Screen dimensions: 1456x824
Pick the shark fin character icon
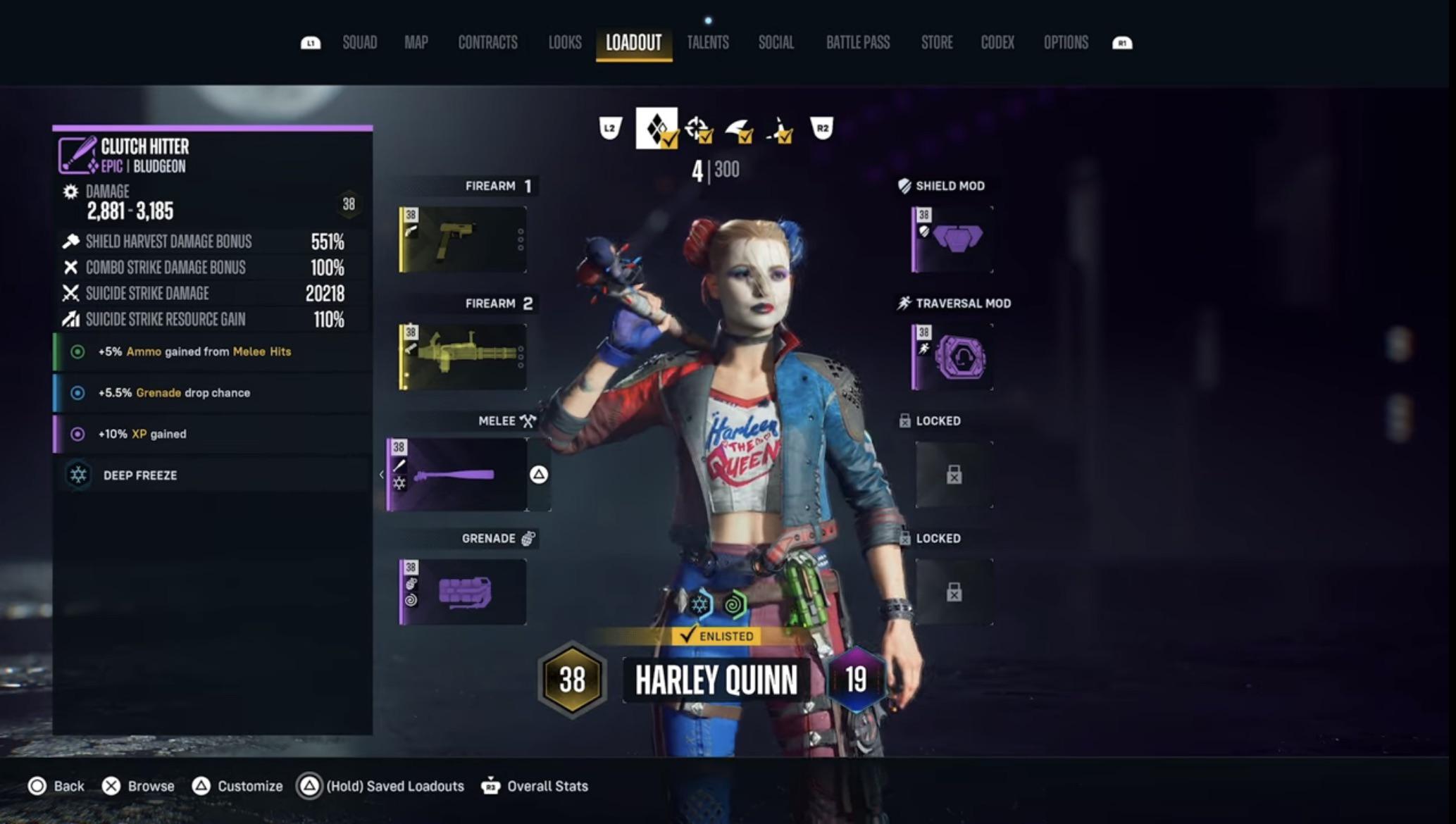(x=780, y=130)
